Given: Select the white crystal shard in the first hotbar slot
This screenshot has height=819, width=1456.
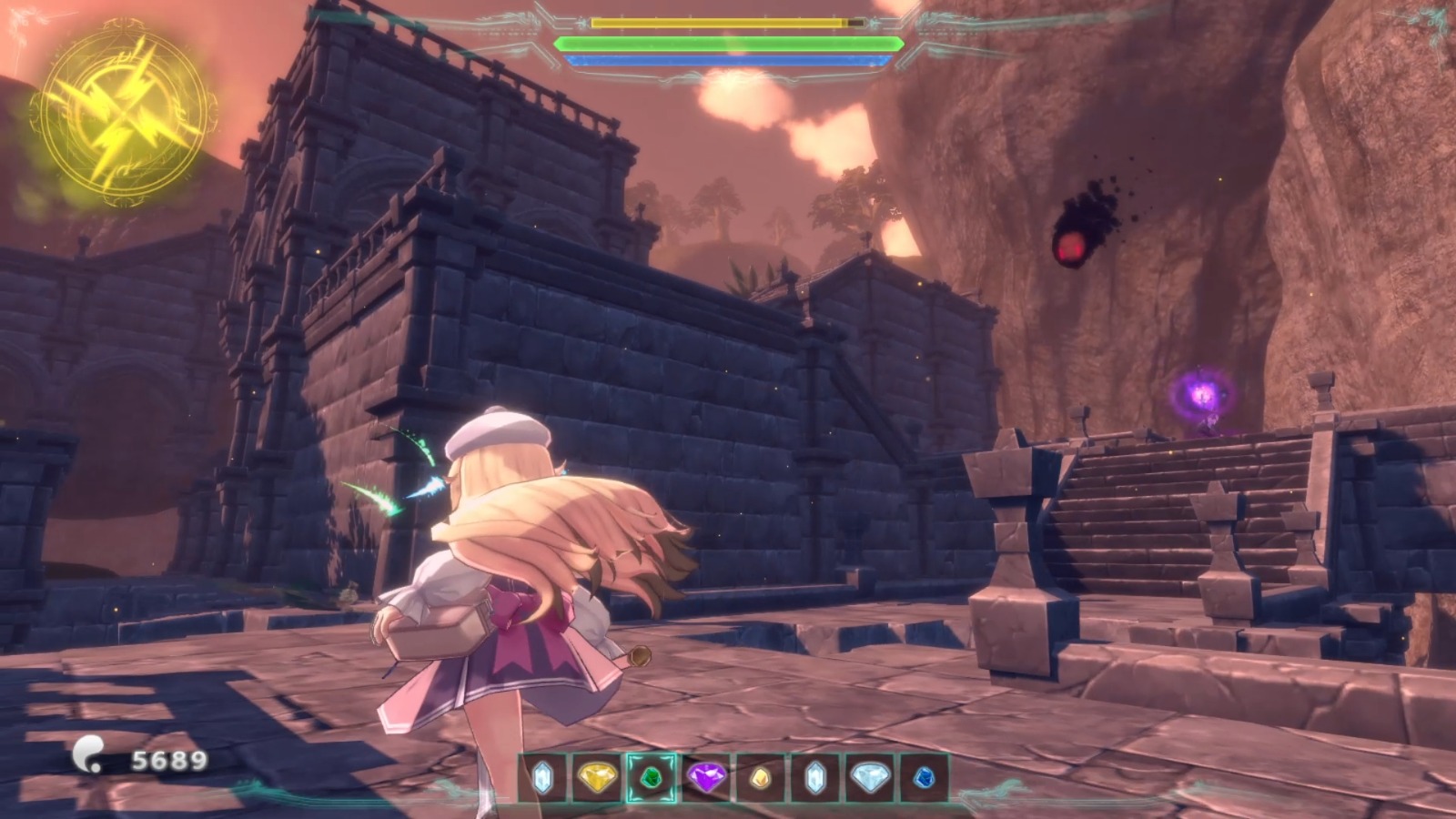Looking at the screenshot, I should 542,779.
